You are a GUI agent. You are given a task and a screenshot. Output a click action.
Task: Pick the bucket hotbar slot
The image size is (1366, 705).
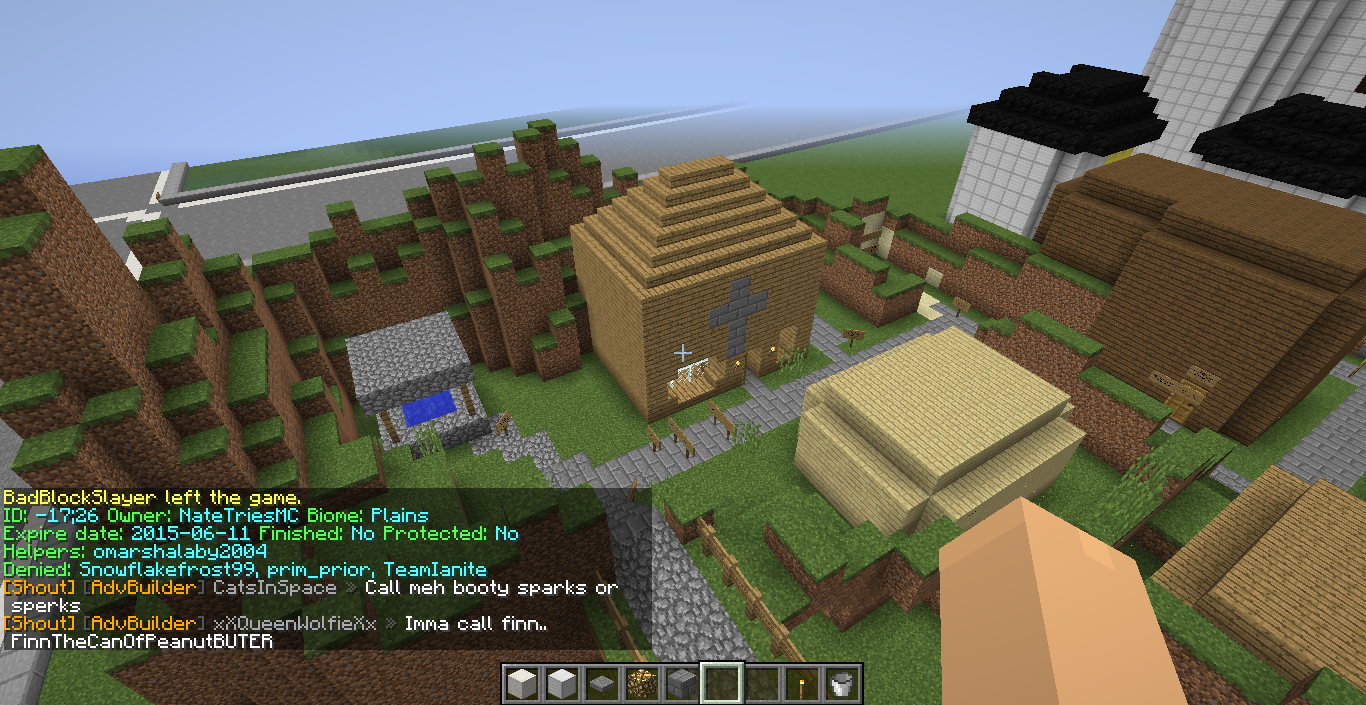click(841, 684)
